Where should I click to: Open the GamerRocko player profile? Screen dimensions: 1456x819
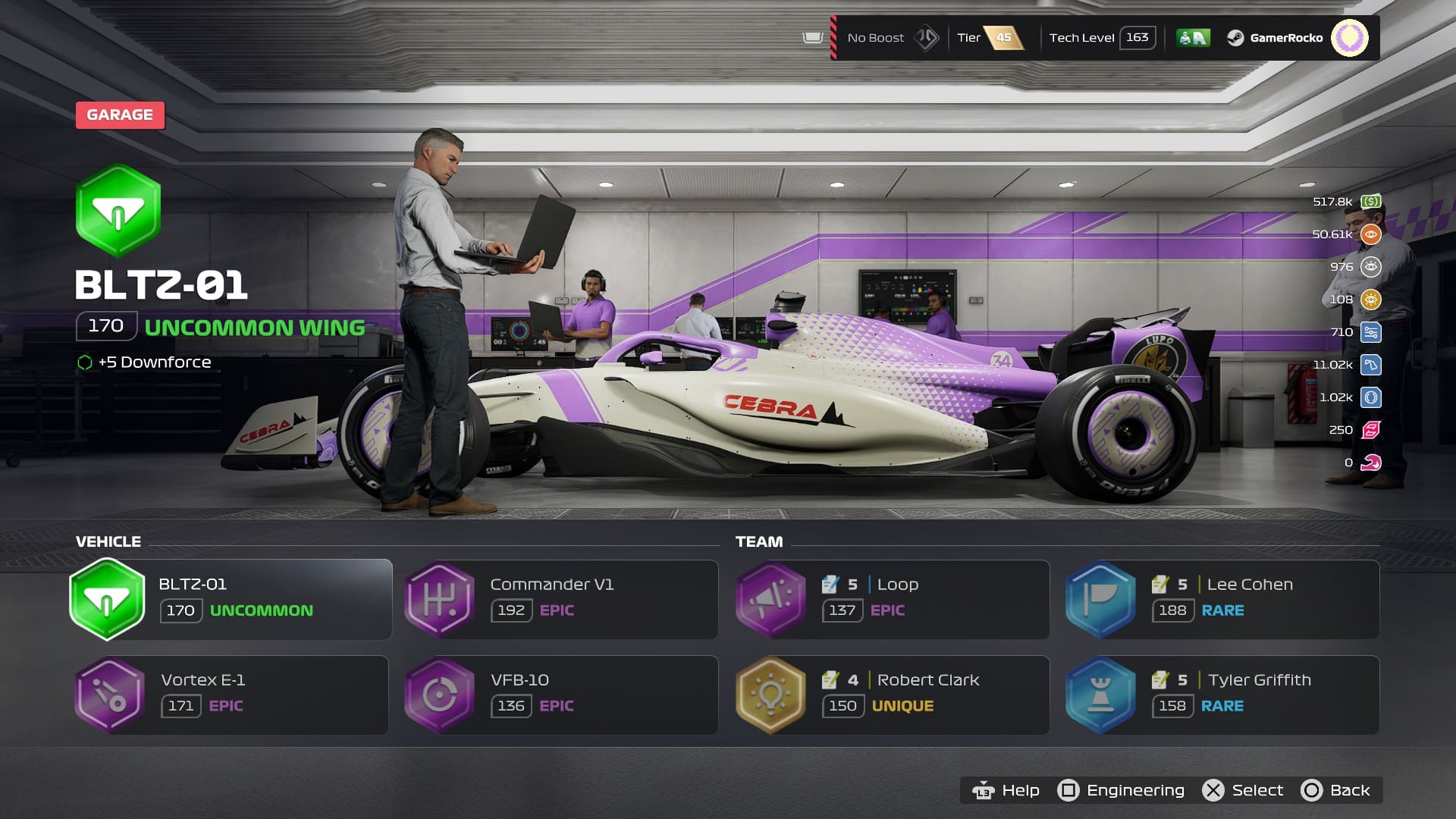[x=1286, y=38]
